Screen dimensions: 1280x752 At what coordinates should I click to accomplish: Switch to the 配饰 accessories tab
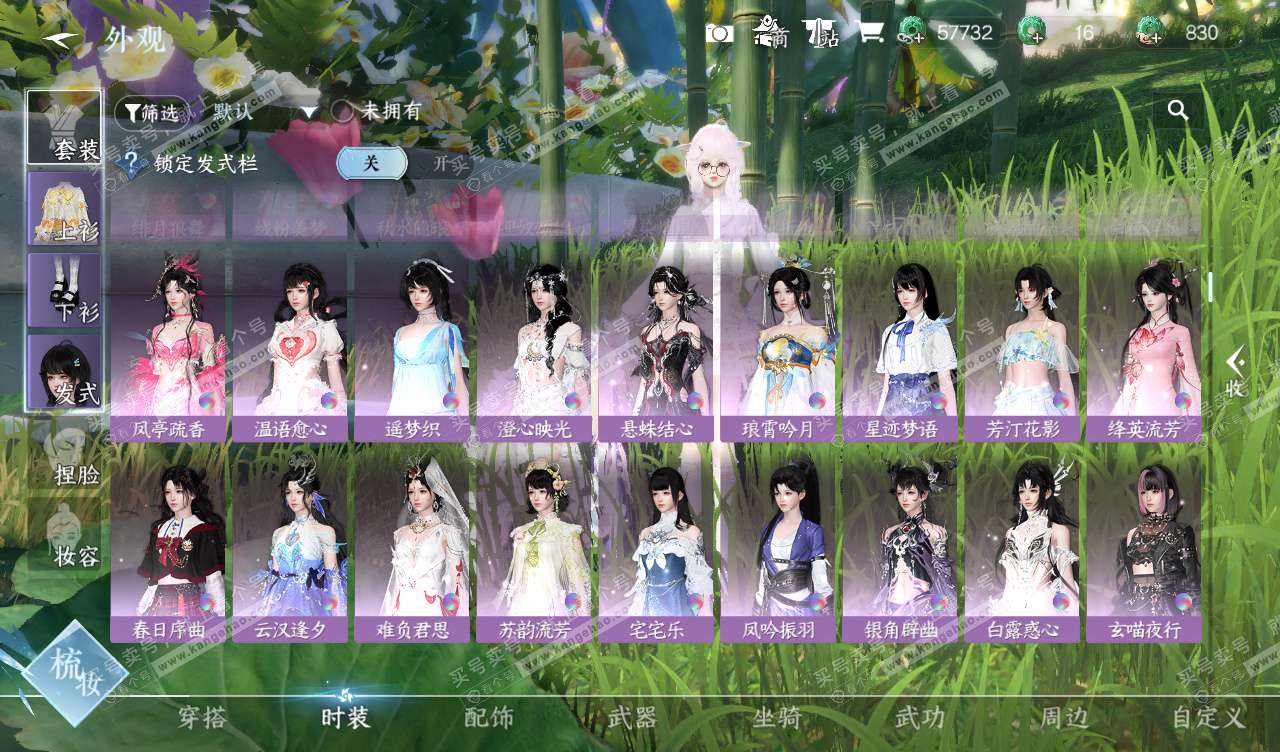pyautogui.click(x=489, y=717)
